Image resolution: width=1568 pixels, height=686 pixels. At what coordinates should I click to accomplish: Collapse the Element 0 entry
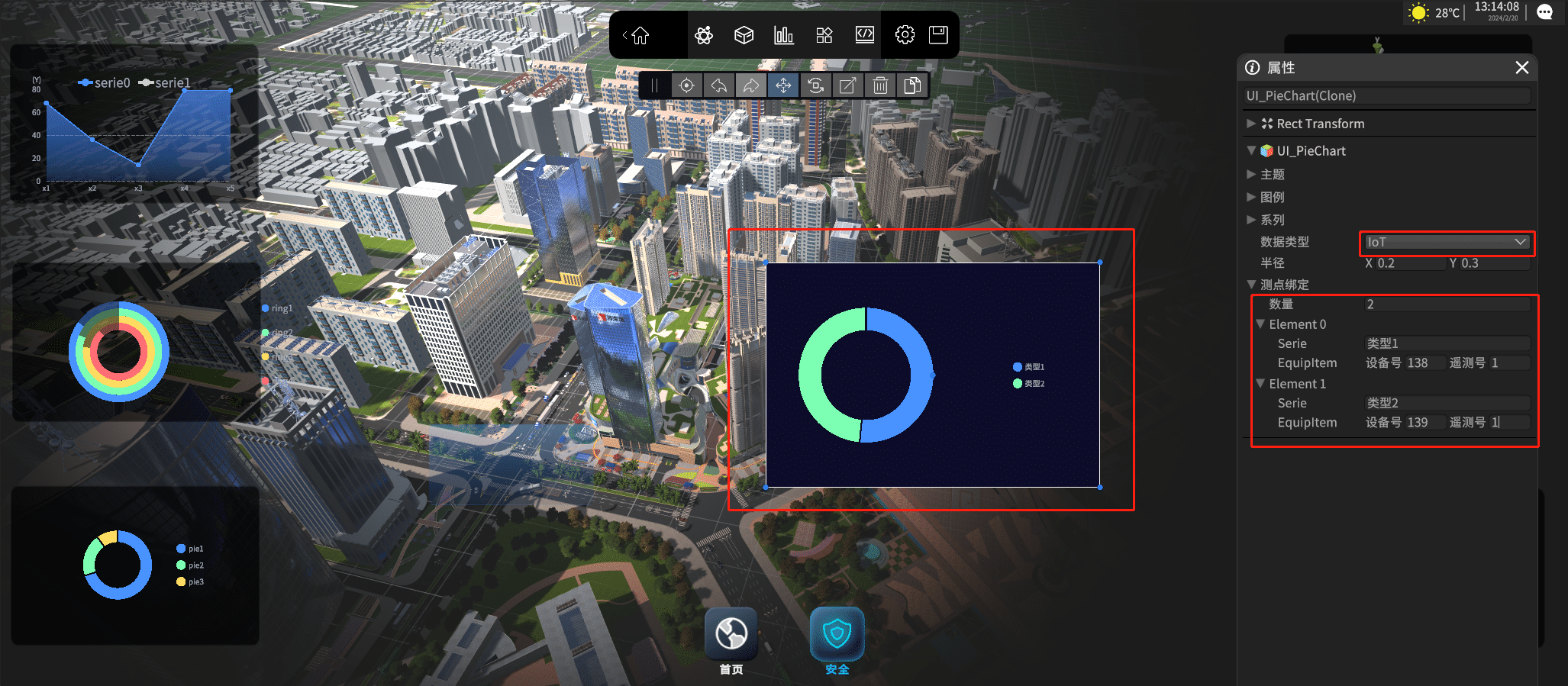[x=1260, y=324]
